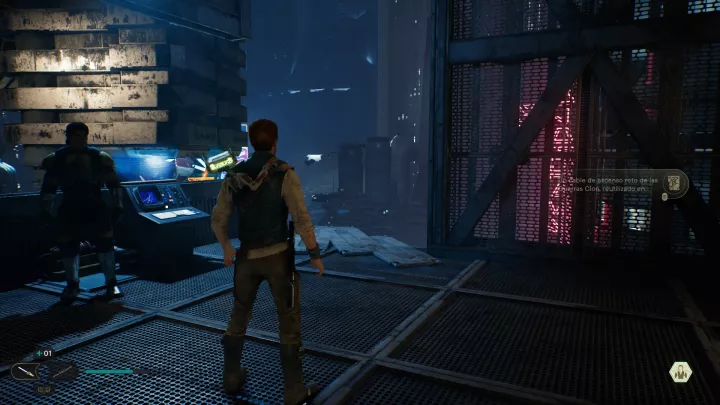Switch to the dimmed second lightsaber stance
Image resolution: width=720 pixels, height=405 pixels.
(x=62, y=371)
